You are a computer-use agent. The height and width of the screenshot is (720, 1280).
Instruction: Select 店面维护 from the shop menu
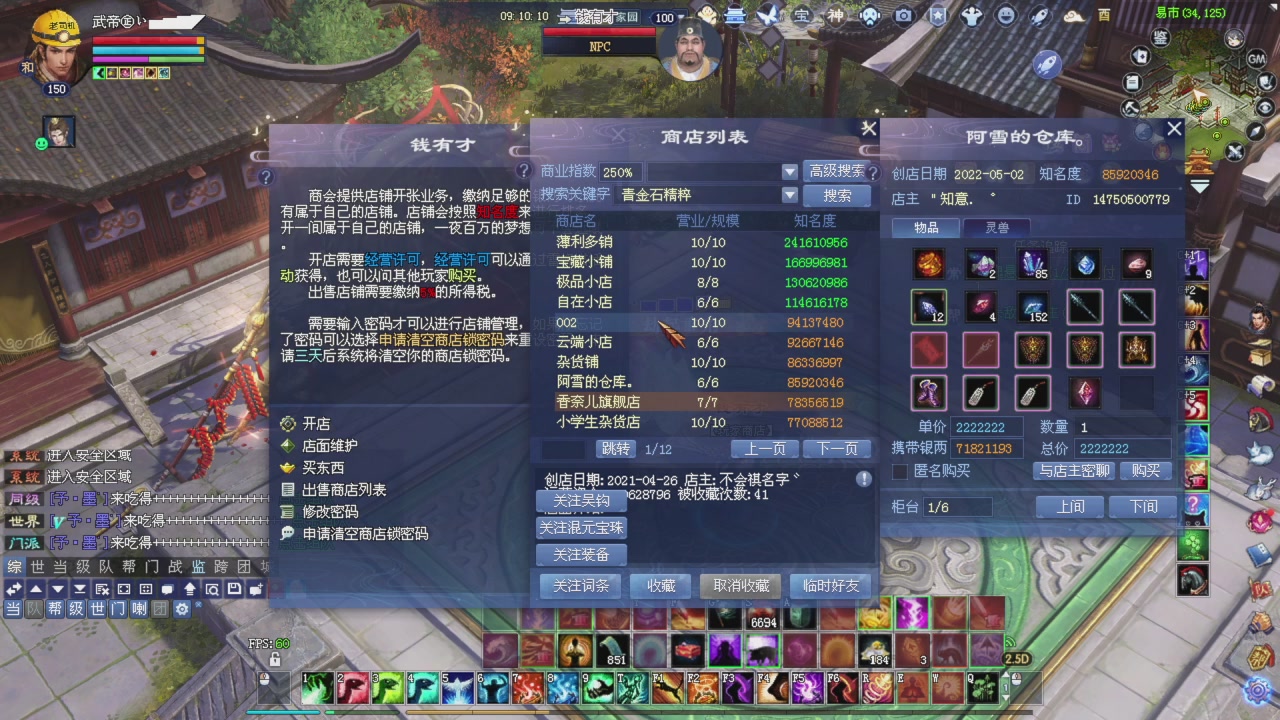coord(327,445)
